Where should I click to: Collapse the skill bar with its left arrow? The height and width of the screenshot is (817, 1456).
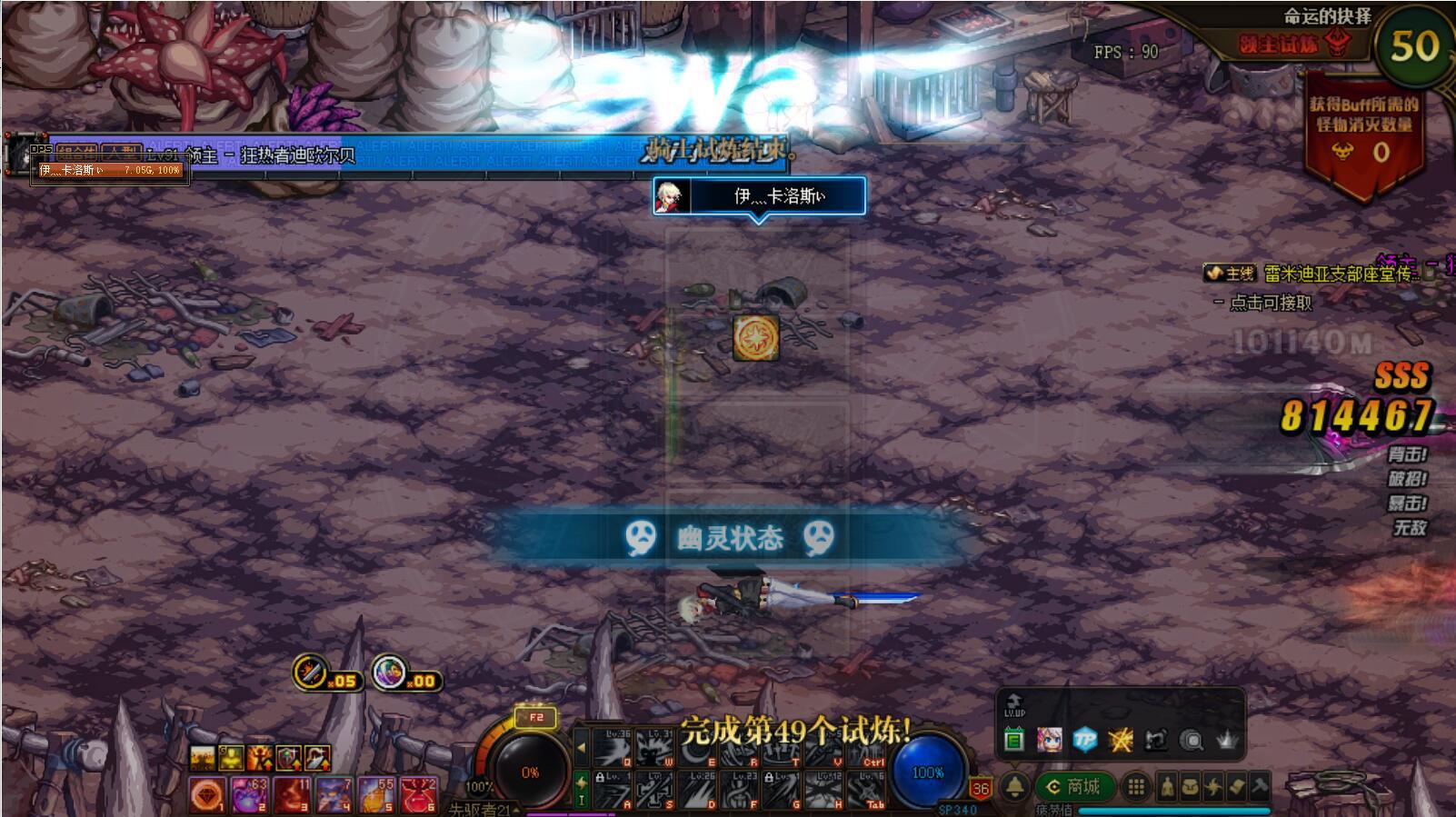coord(581,748)
